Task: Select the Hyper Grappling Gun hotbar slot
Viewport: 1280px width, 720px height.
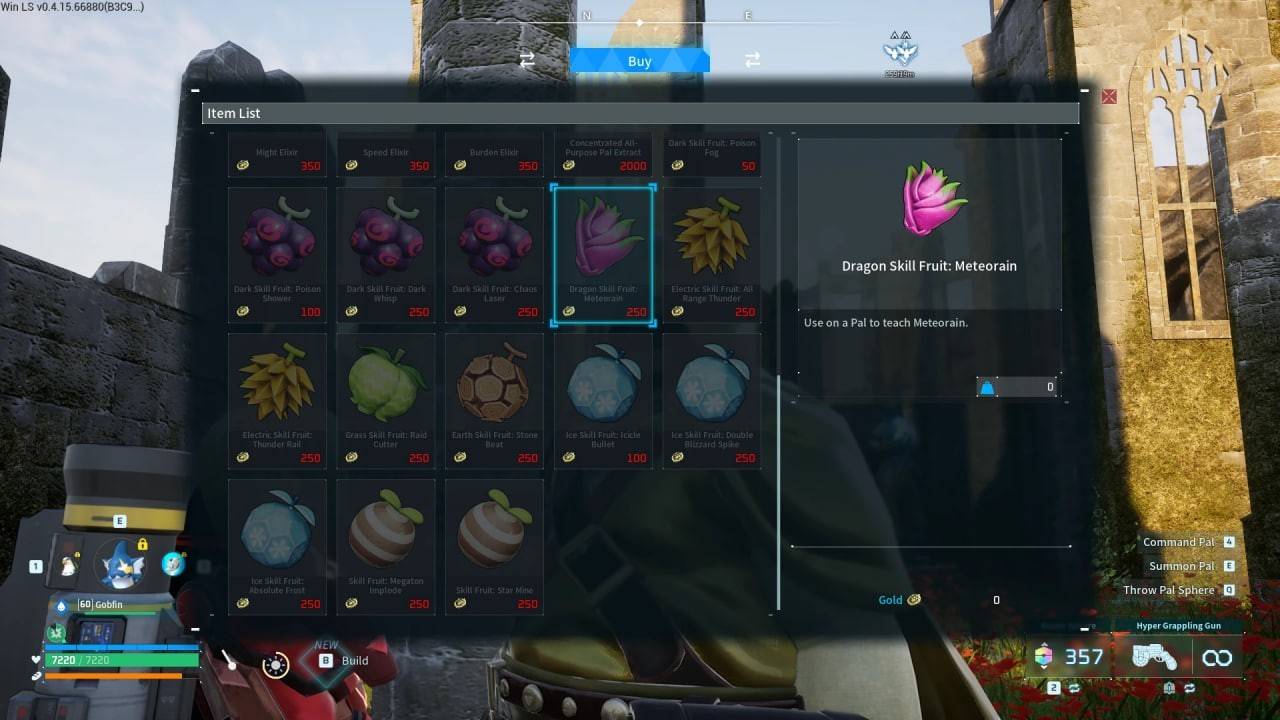Action: coord(1155,657)
